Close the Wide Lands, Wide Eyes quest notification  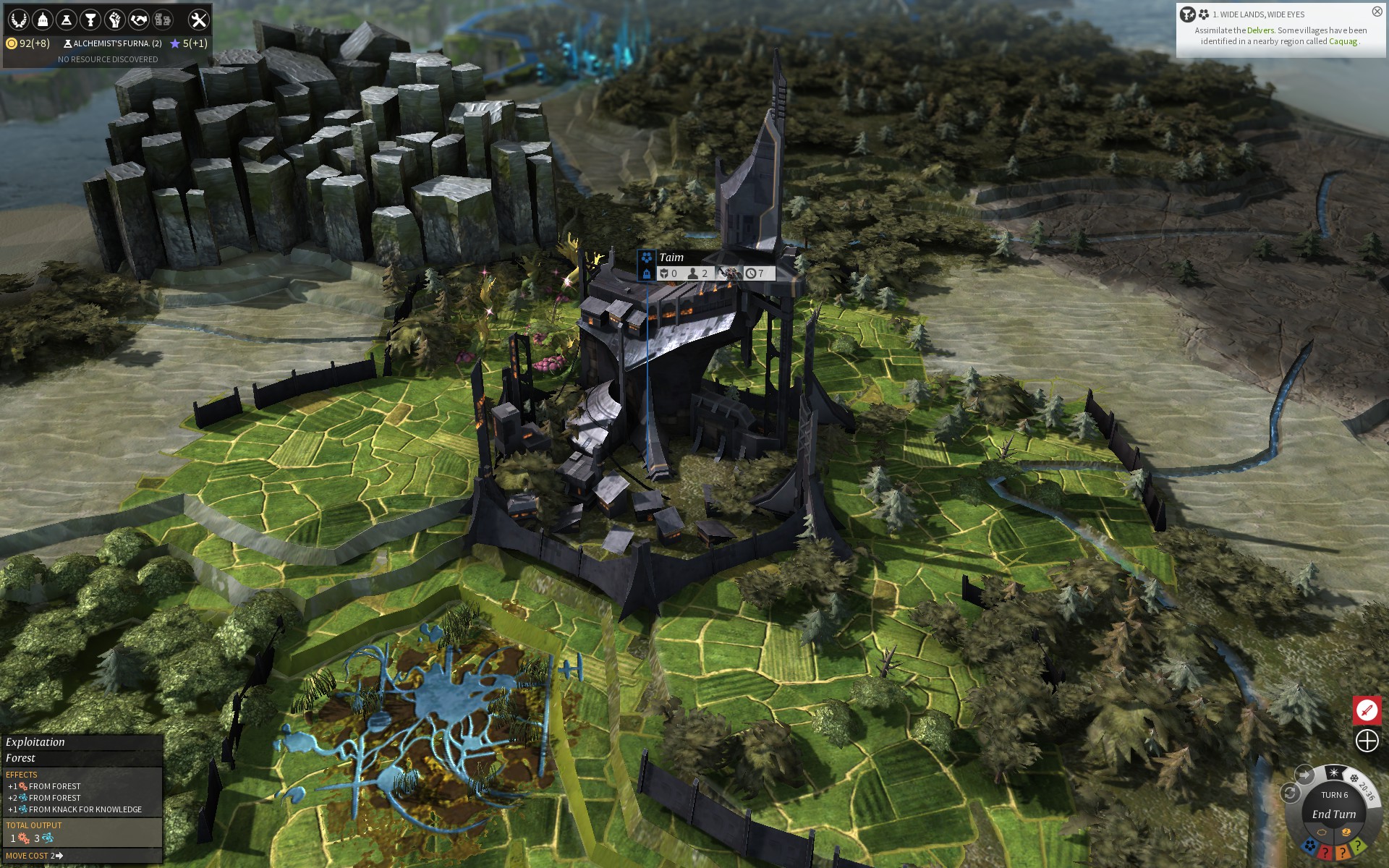[x=1377, y=12]
